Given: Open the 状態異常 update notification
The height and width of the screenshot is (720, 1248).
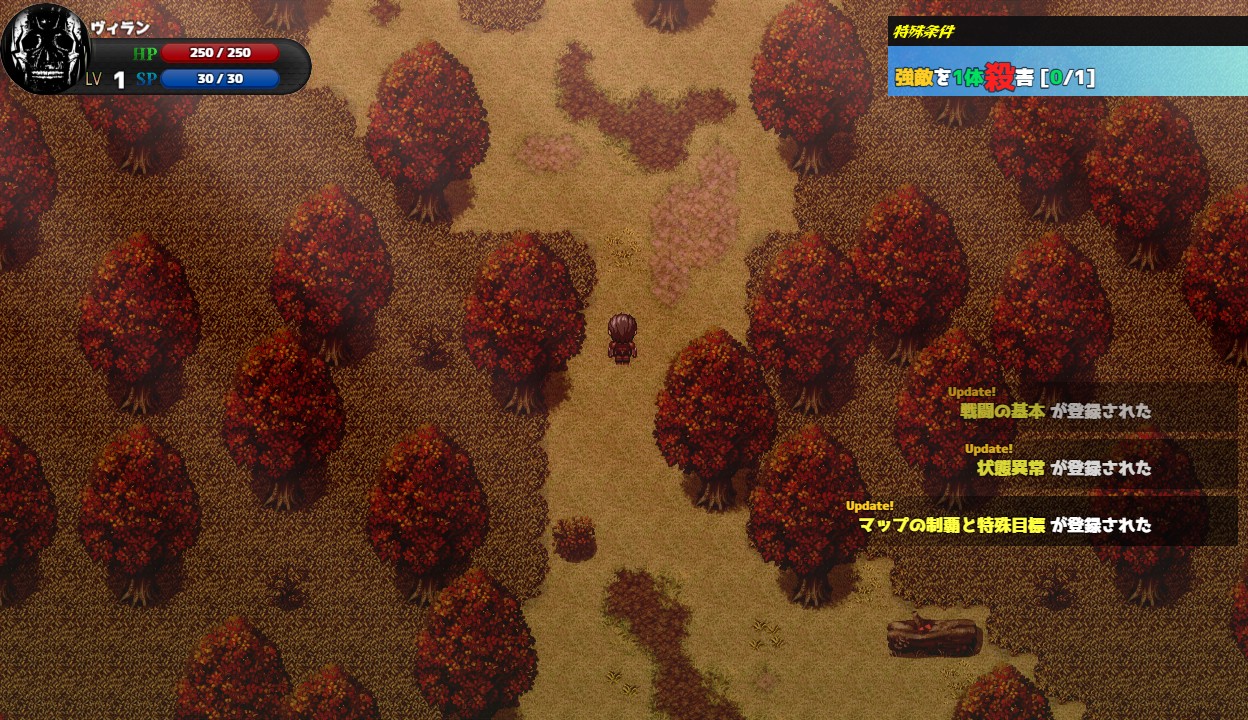Looking at the screenshot, I should click(x=1064, y=467).
